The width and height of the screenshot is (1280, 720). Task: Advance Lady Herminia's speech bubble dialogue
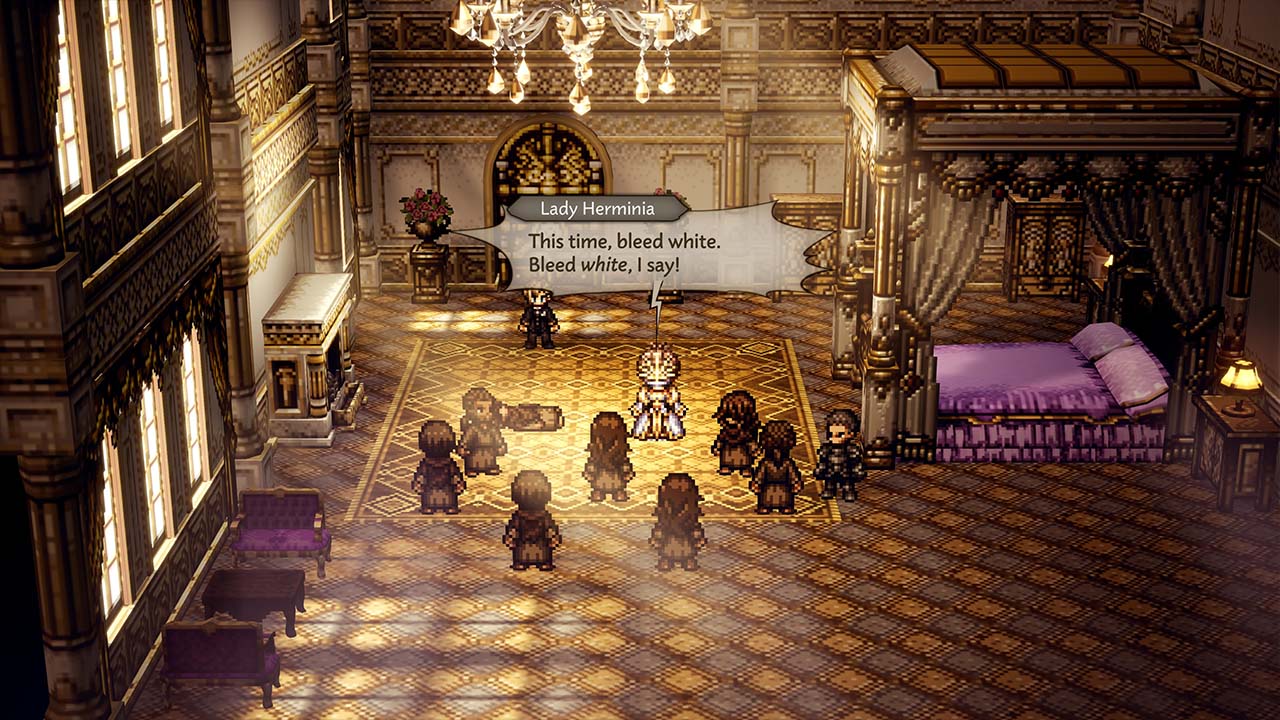(640, 254)
